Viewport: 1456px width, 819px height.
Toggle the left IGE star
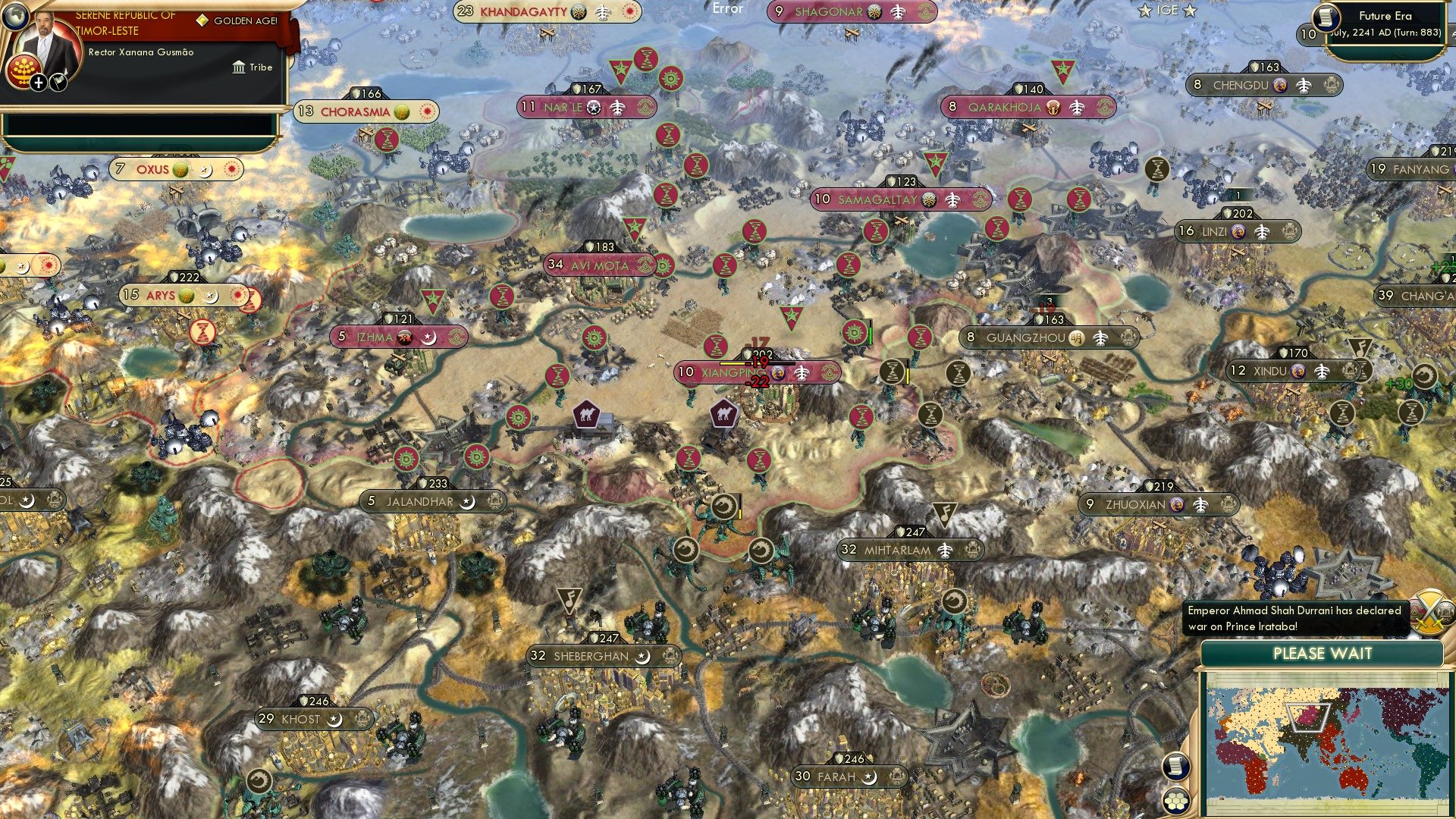coord(1145,10)
